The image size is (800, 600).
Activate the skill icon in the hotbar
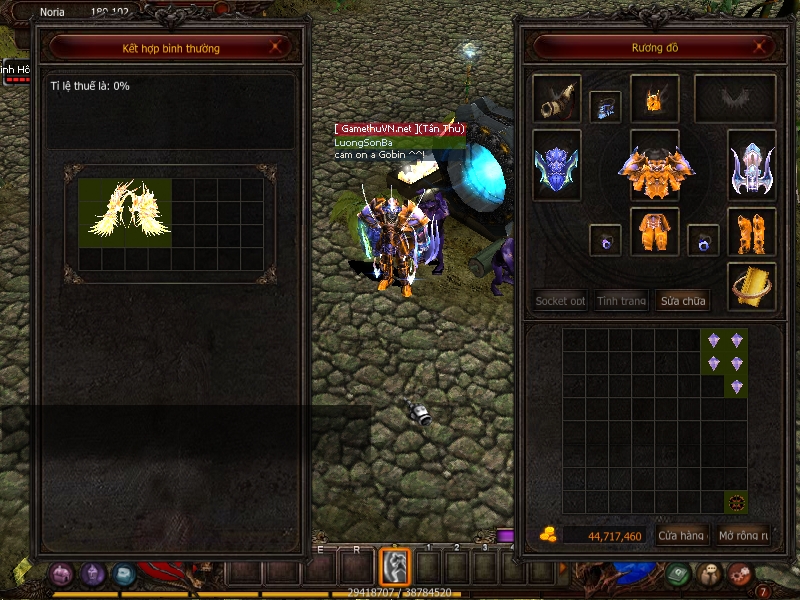click(x=395, y=566)
